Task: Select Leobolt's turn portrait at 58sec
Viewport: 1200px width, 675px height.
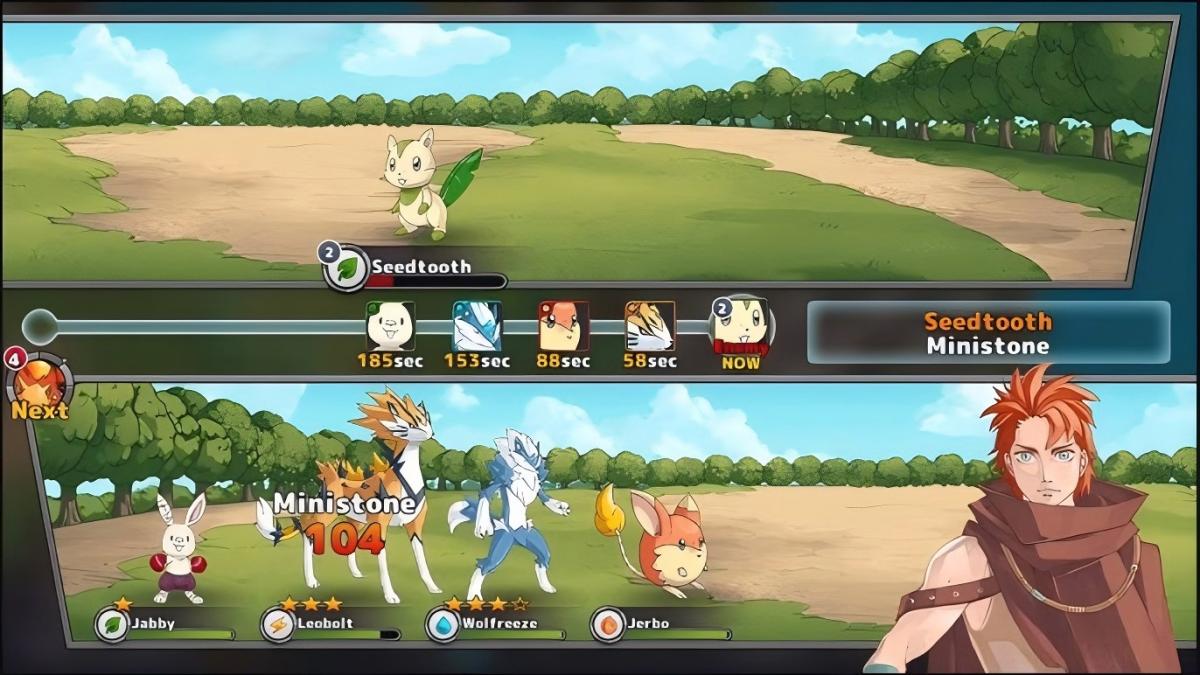Action: click(x=650, y=326)
